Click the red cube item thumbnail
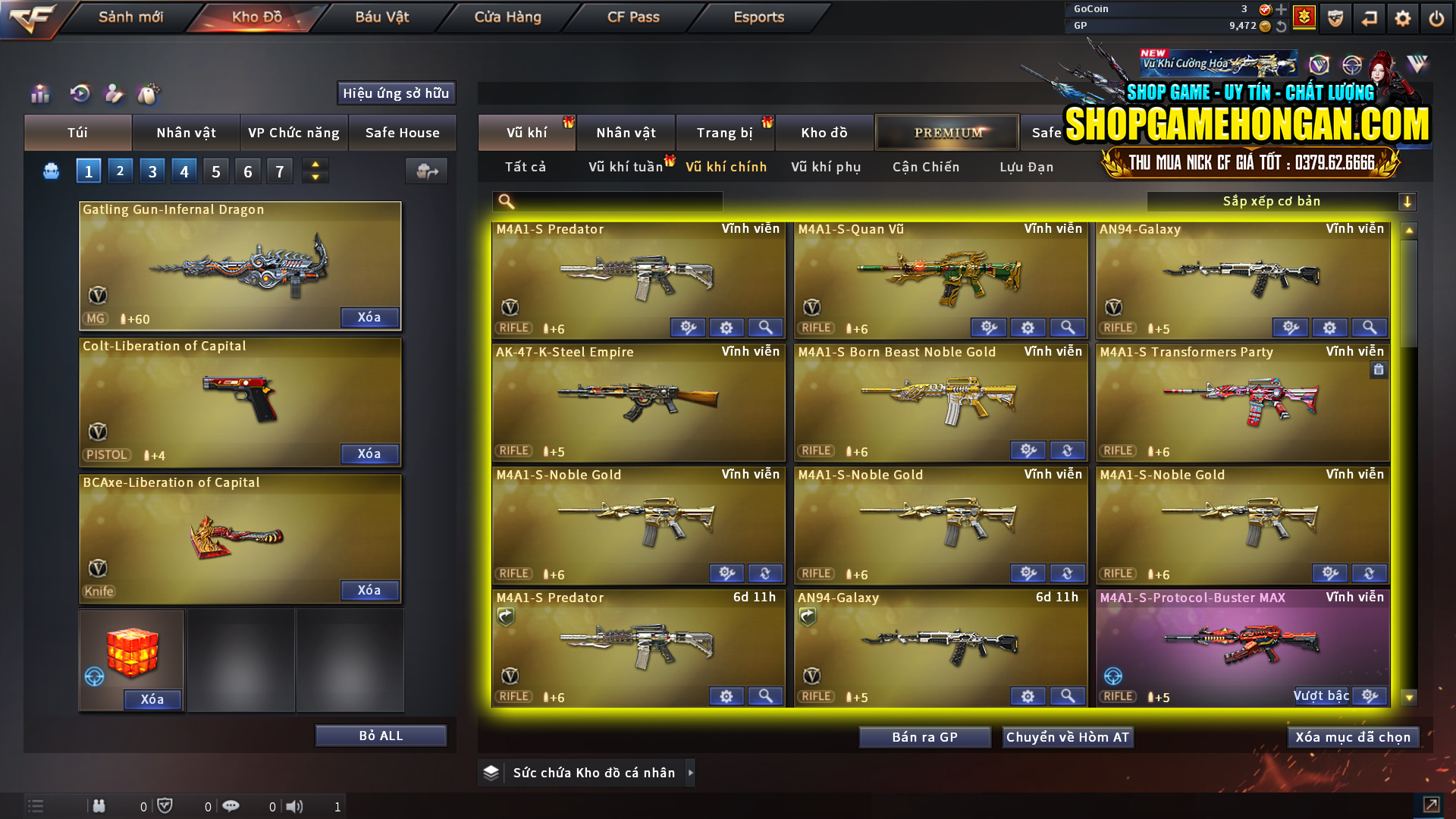The width and height of the screenshot is (1456, 819). [x=130, y=654]
